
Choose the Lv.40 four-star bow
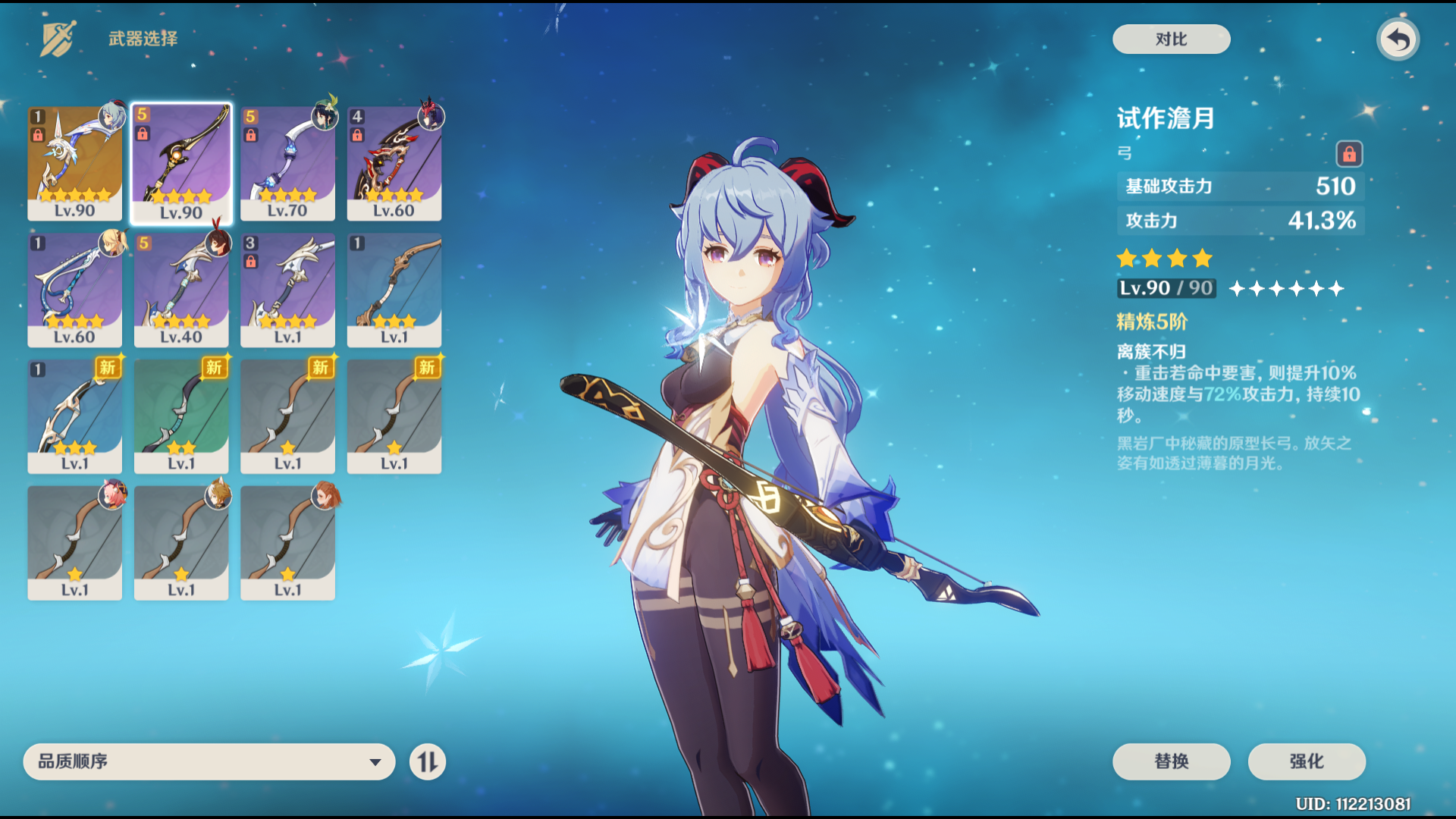pos(181,290)
